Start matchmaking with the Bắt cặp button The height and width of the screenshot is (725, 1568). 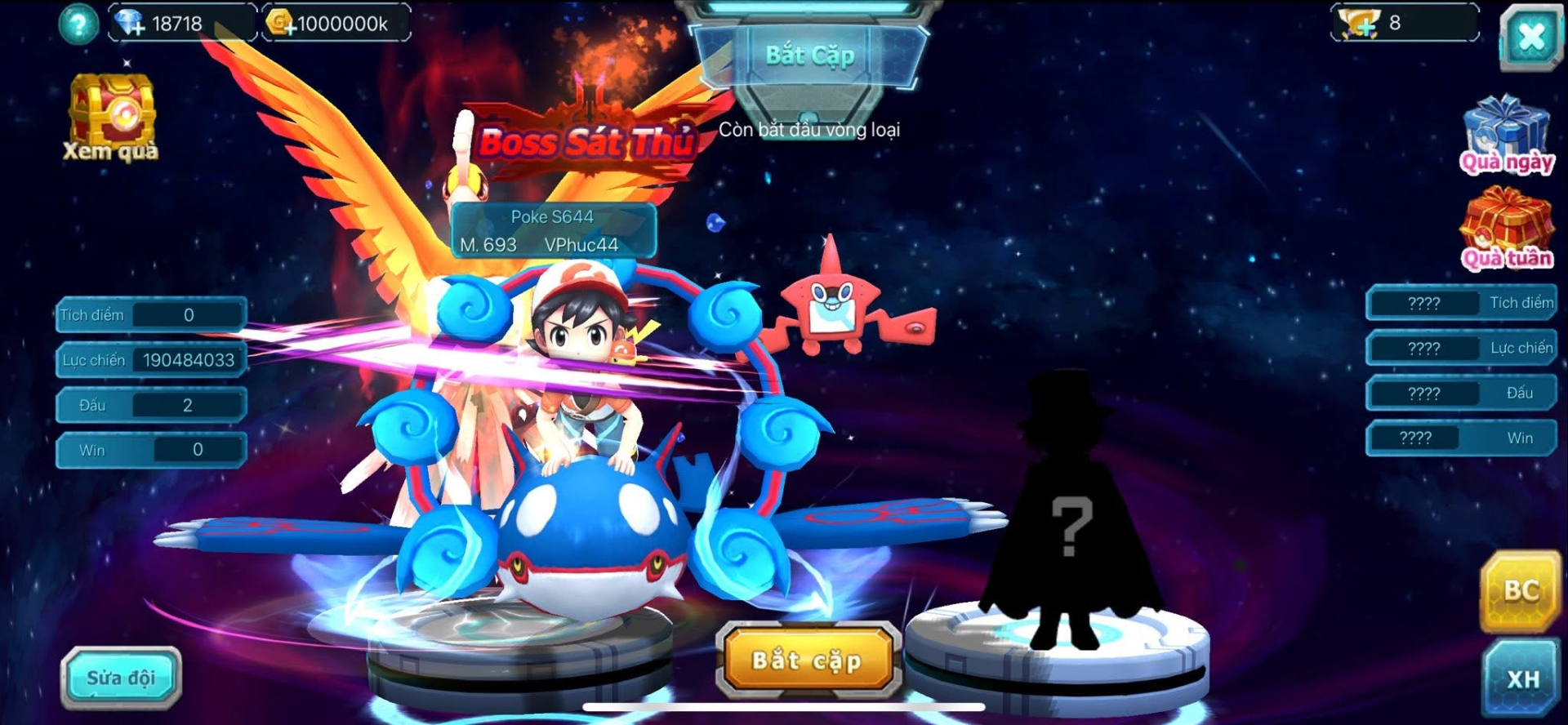click(807, 660)
